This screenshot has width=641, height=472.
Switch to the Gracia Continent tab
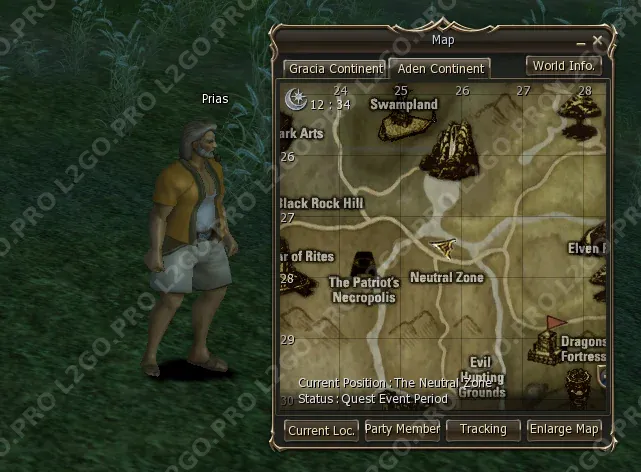(x=334, y=69)
